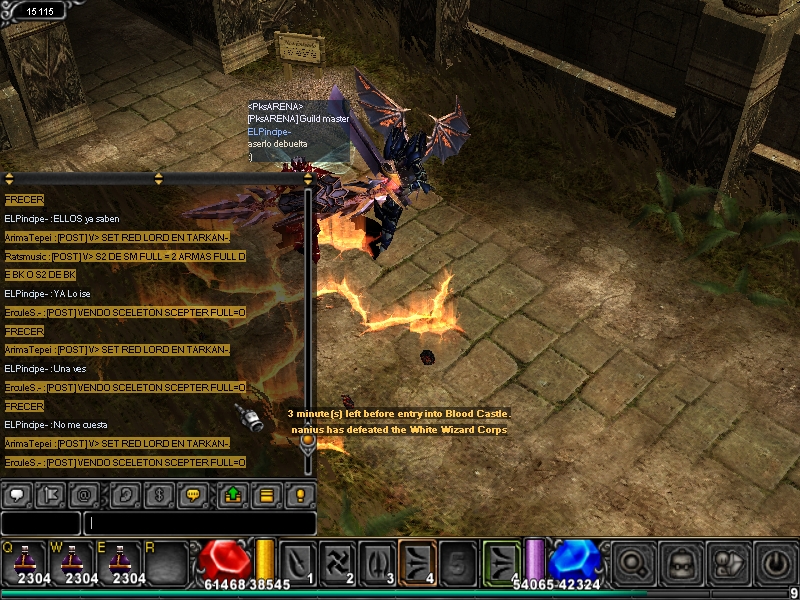Toggle the yellow speech bubble button
Screen dimensions: 800x600
[194, 494]
